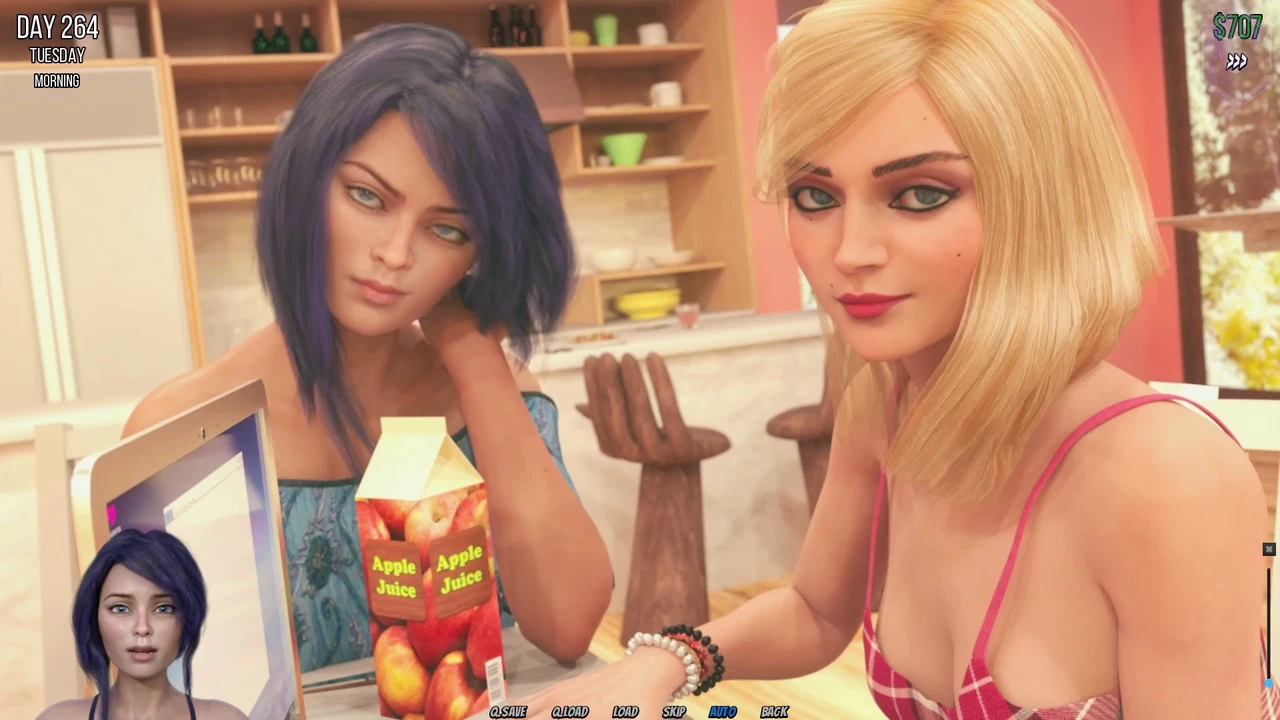1280x720 pixels.
Task: Quick load using Q.LOAD
Action: click(570, 712)
